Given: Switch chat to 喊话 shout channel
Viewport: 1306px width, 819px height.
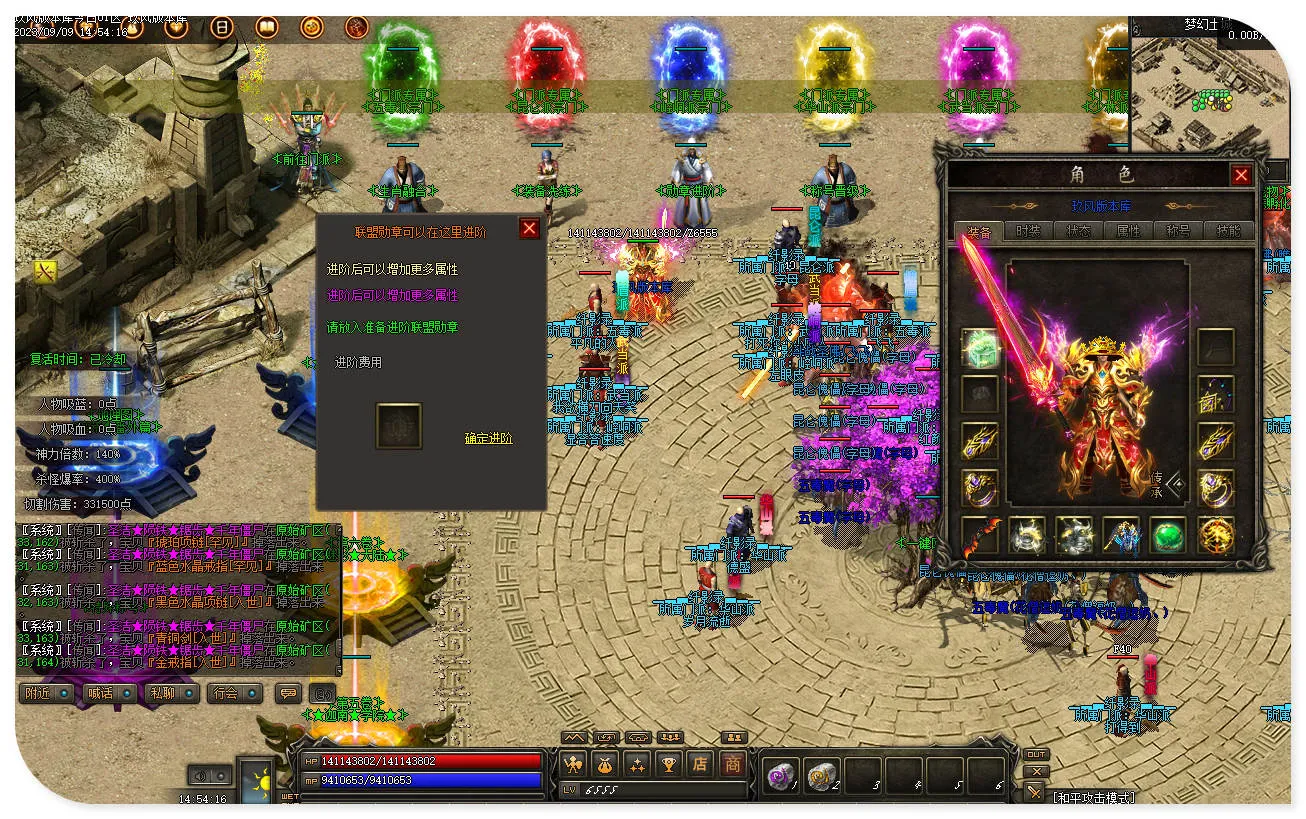Looking at the screenshot, I should pos(108,693).
